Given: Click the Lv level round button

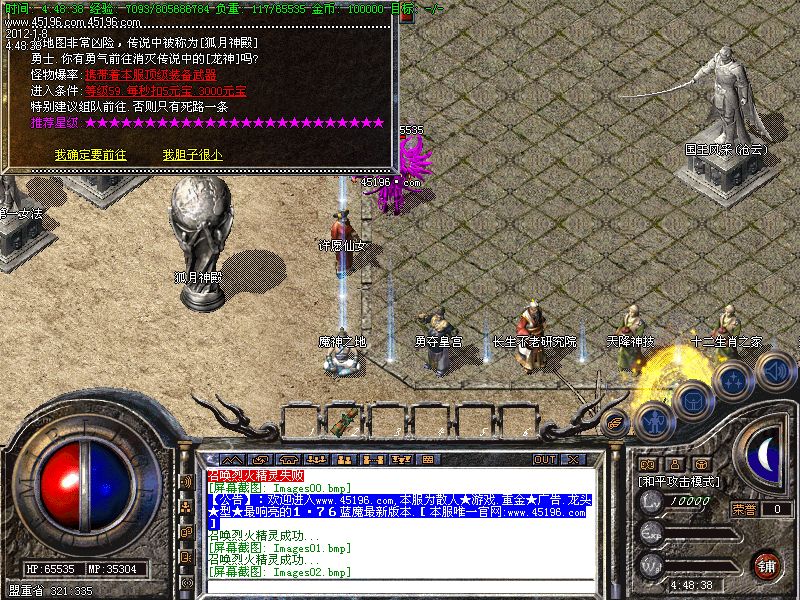Looking at the screenshot, I should point(650,505).
